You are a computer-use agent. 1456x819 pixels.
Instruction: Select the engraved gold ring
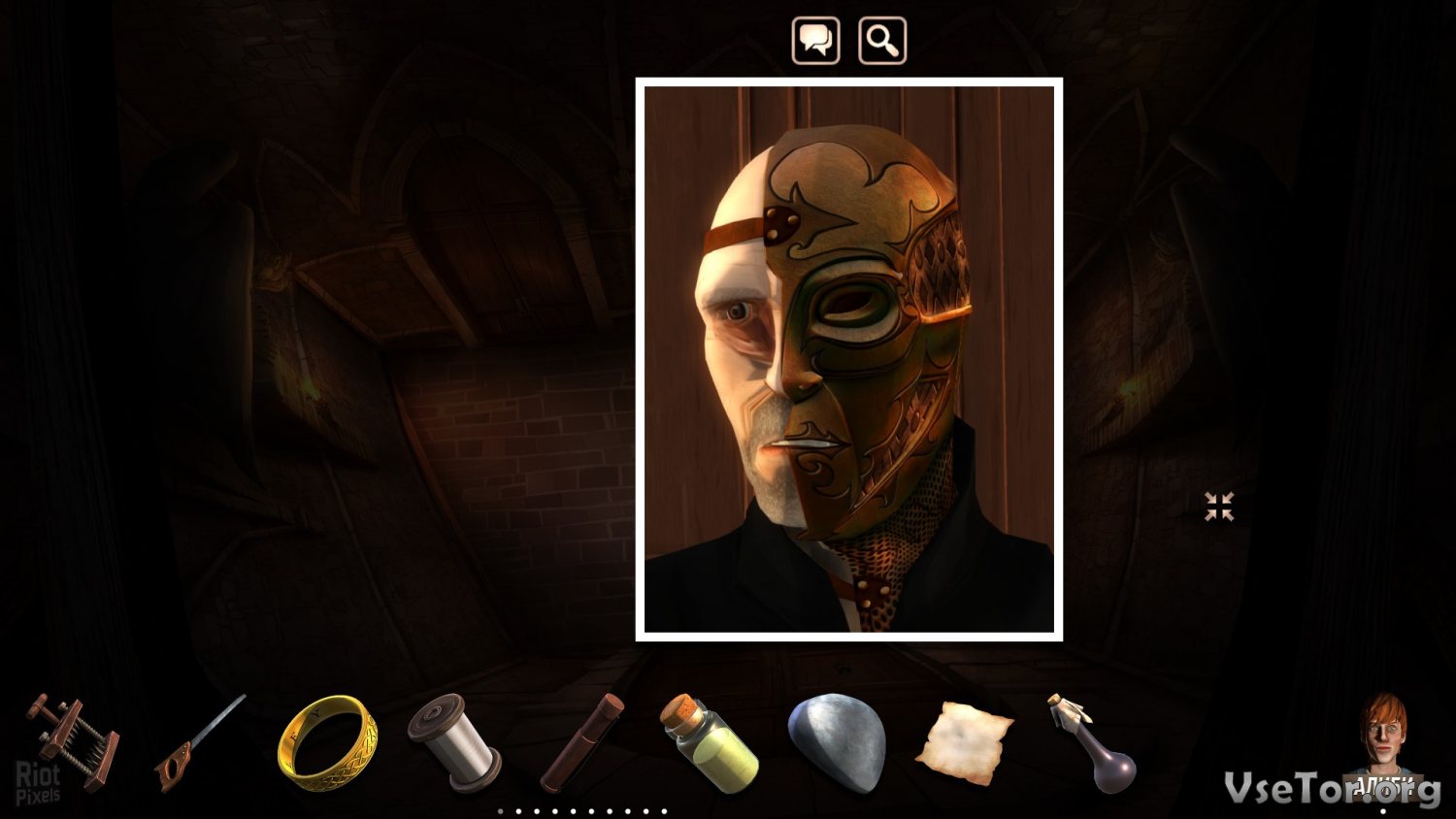point(327,742)
